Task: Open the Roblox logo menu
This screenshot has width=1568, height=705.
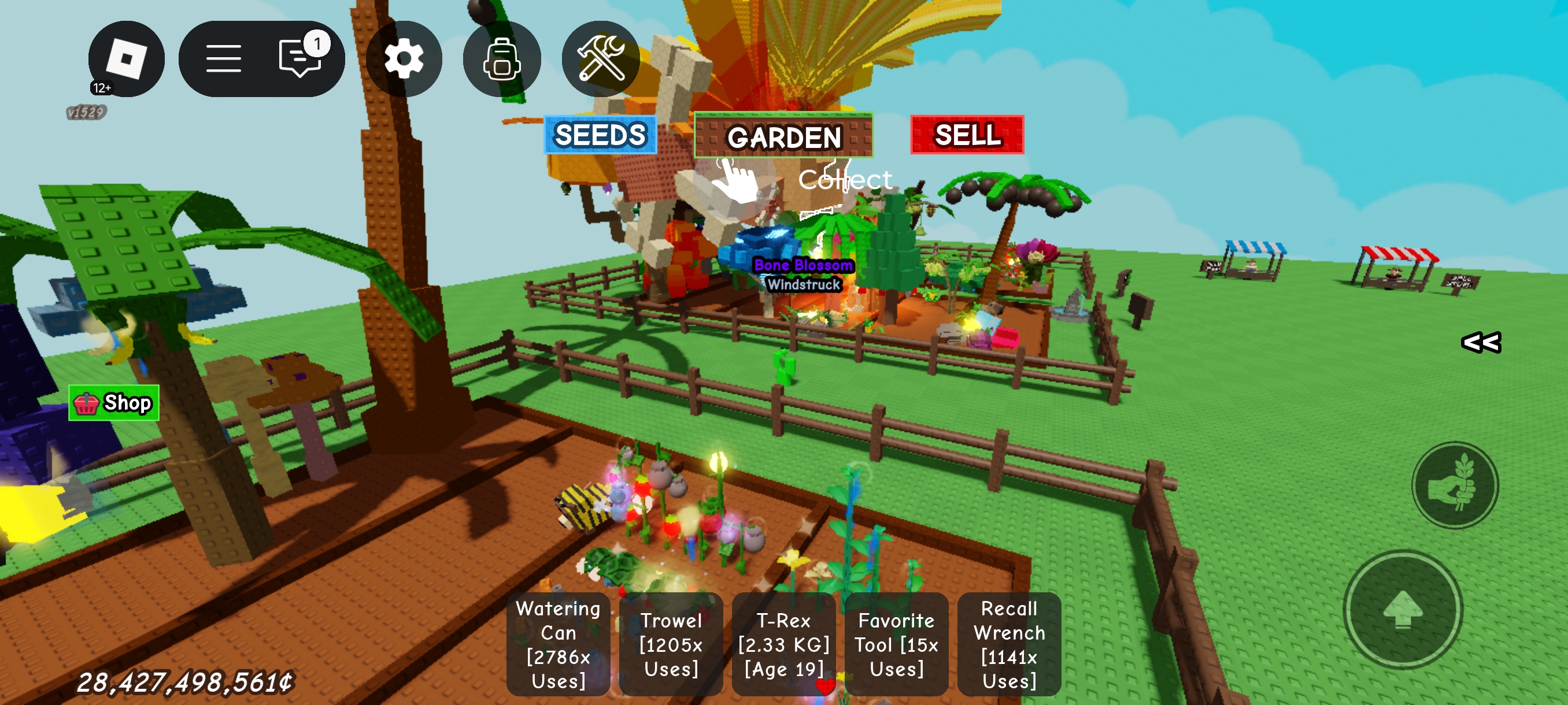Action: click(126, 59)
